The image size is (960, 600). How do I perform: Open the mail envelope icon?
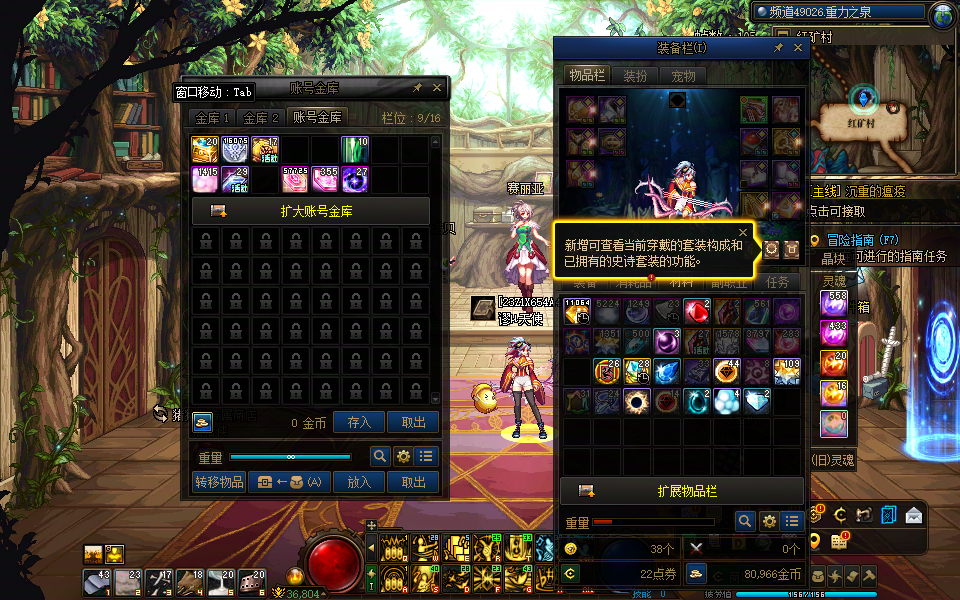[x=913, y=515]
